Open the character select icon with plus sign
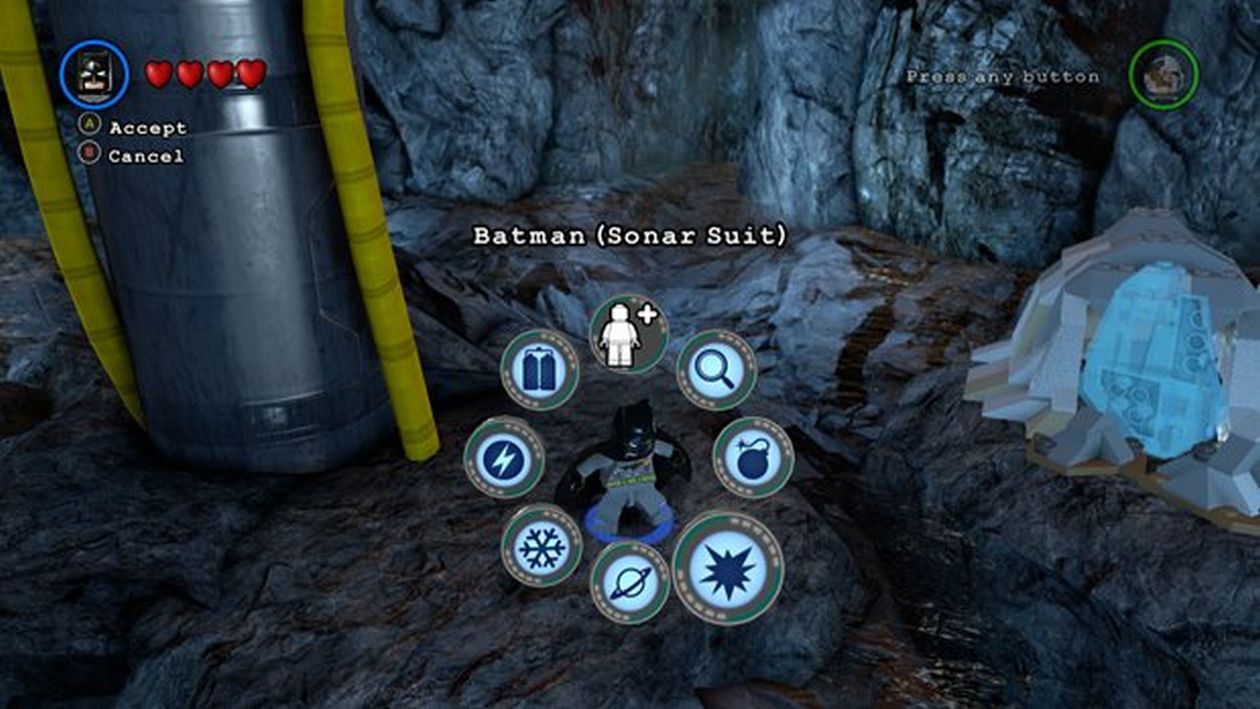The height and width of the screenshot is (709, 1260). tap(628, 335)
